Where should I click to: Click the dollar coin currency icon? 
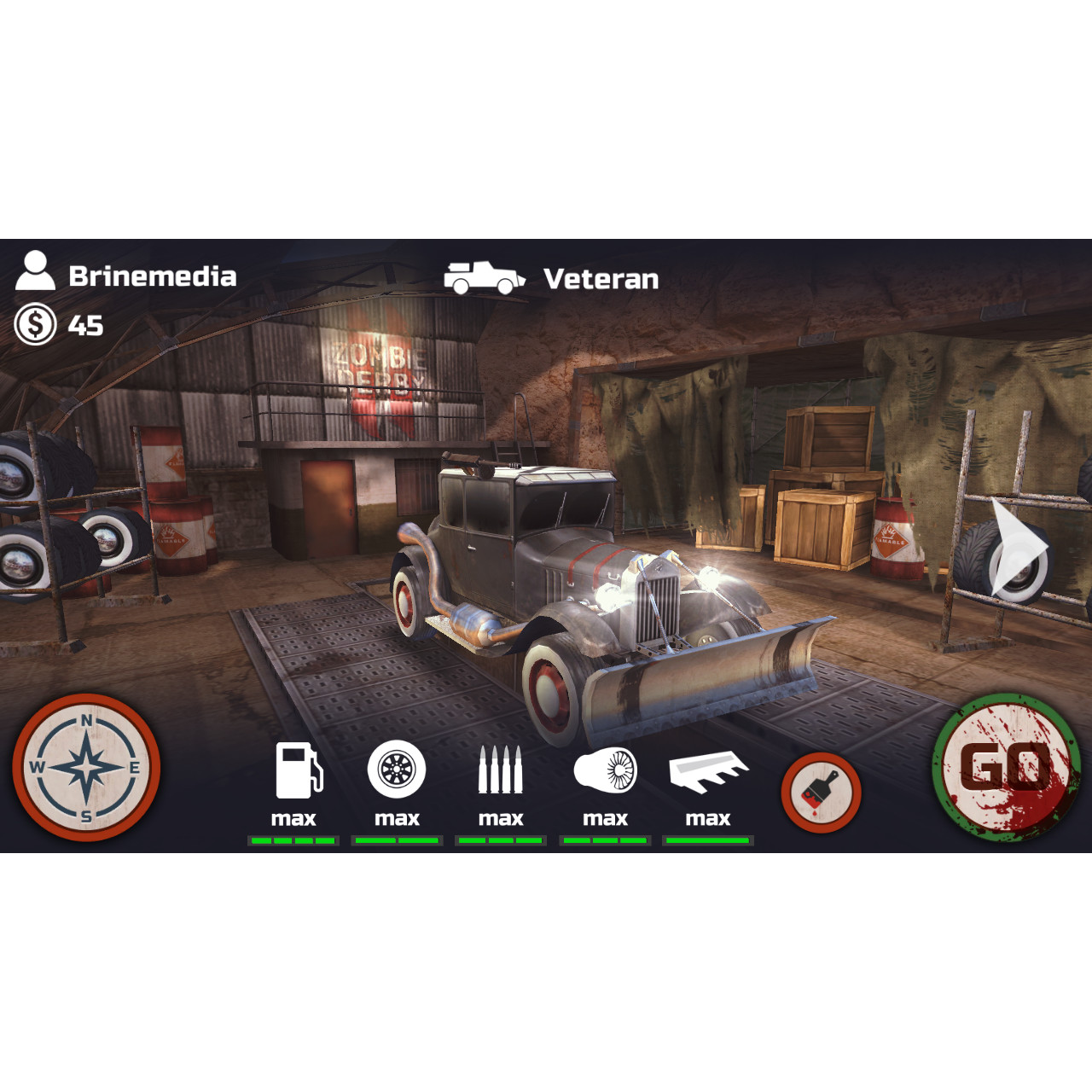point(36,325)
